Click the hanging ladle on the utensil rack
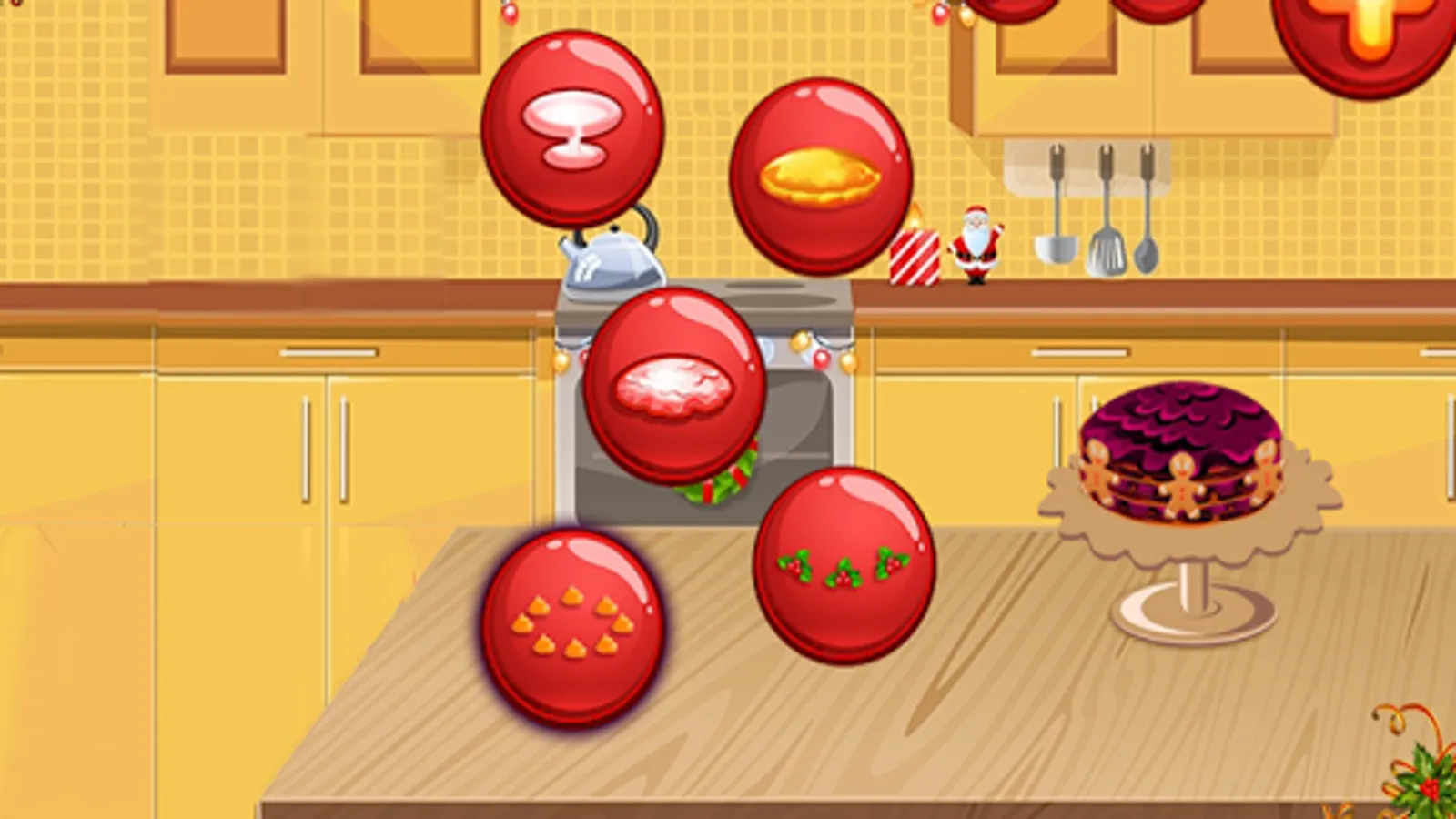The height and width of the screenshot is (819, 1456). (x=1057, y=251)
